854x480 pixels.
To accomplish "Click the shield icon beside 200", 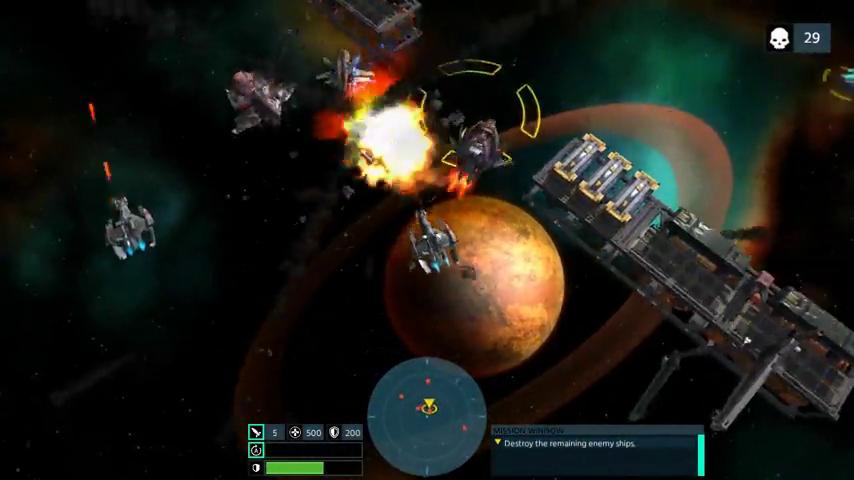I will coord(334,433).
